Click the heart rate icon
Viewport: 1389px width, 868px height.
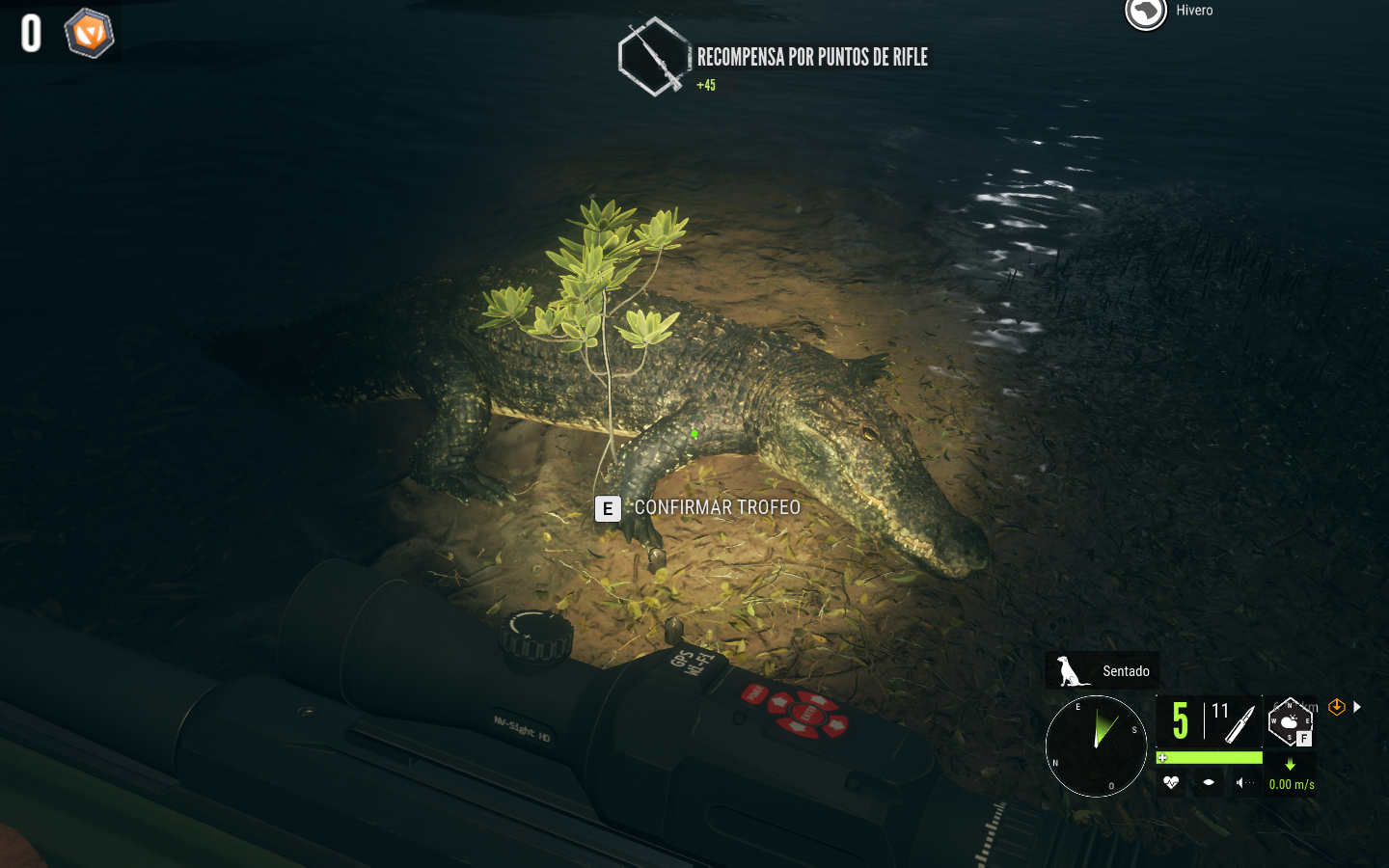coord(1171,783)
